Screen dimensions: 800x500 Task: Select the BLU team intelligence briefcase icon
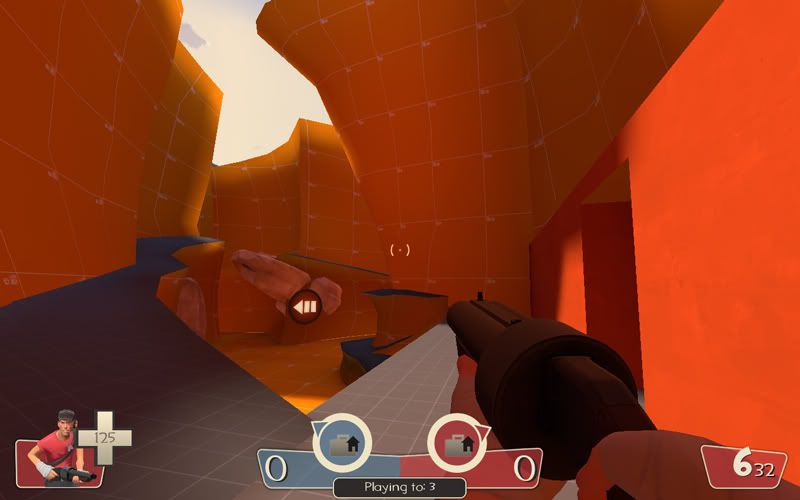(342, 441)
